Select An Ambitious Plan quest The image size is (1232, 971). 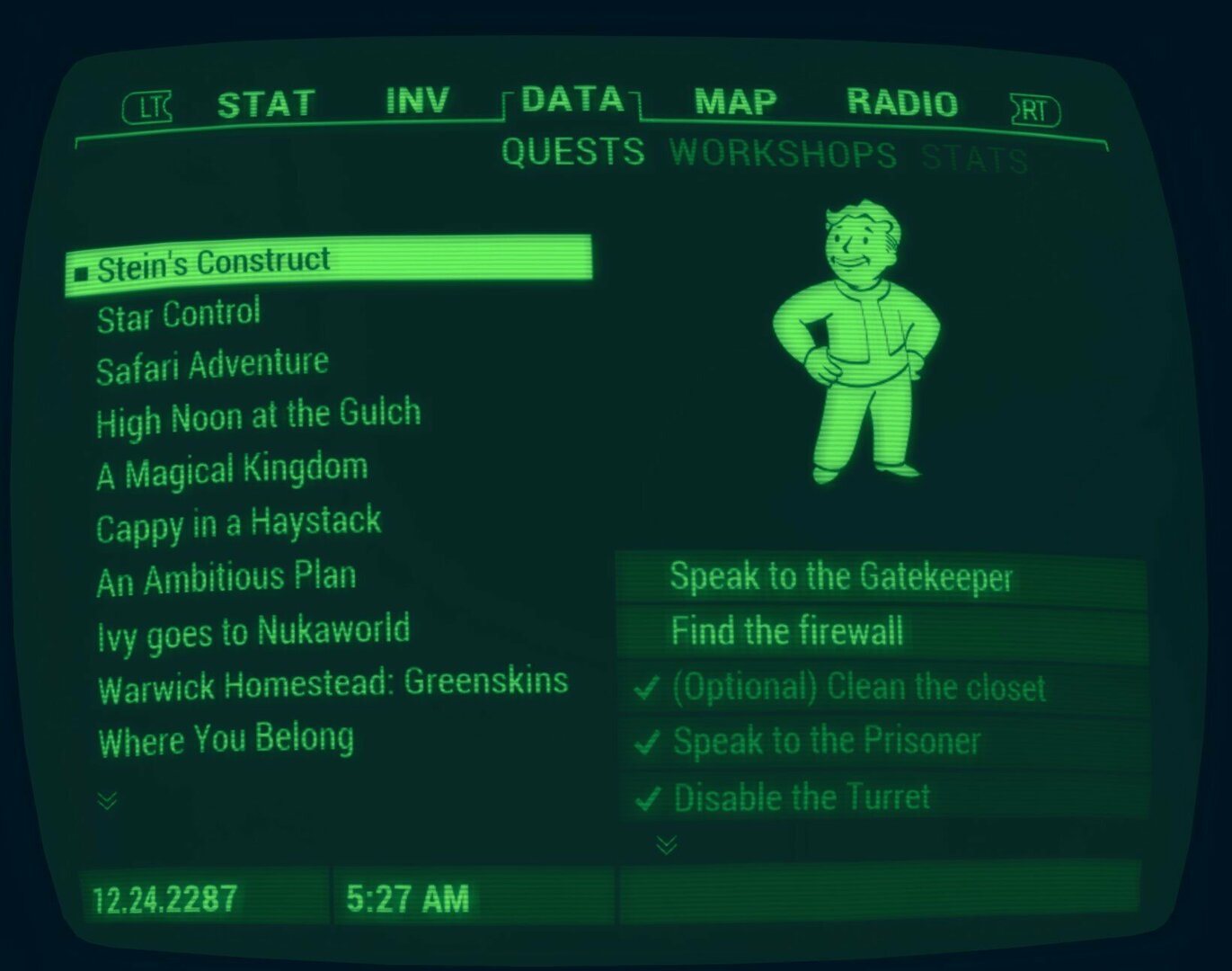point(226,578)
